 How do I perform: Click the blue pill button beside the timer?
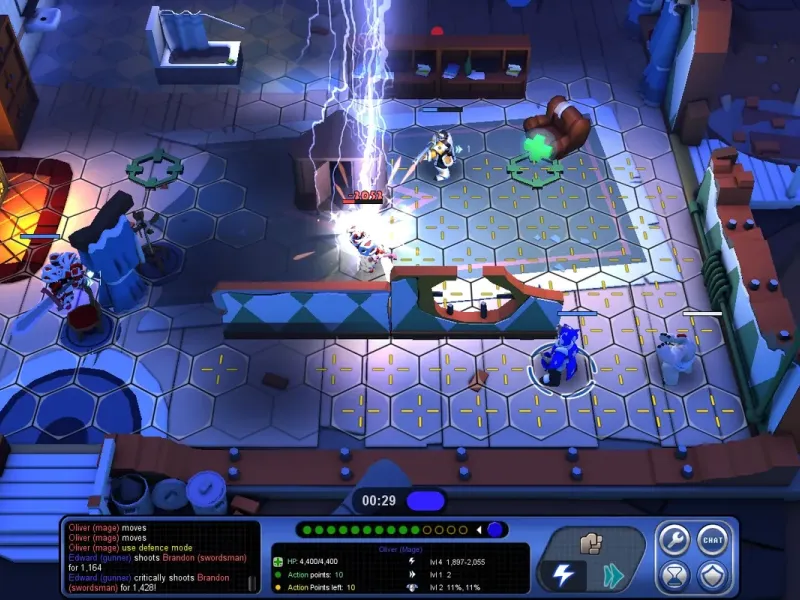pyautogui.click(x=426, y=499)
